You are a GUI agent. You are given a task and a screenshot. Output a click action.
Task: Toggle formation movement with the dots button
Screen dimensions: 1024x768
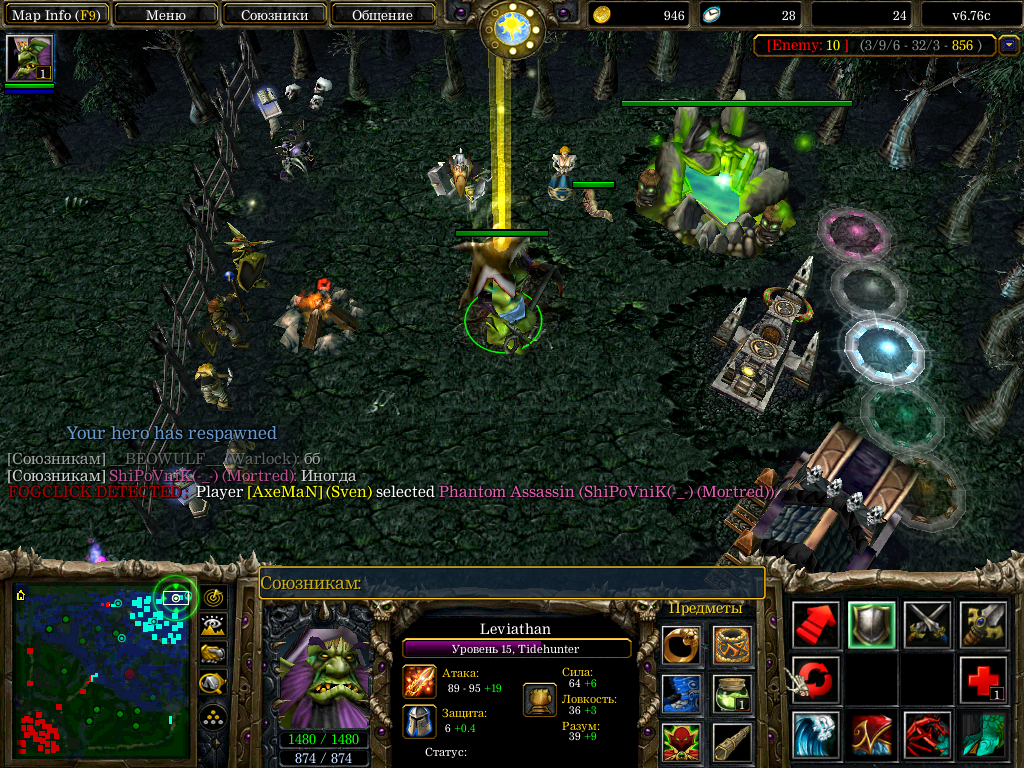tap(212, 717)
